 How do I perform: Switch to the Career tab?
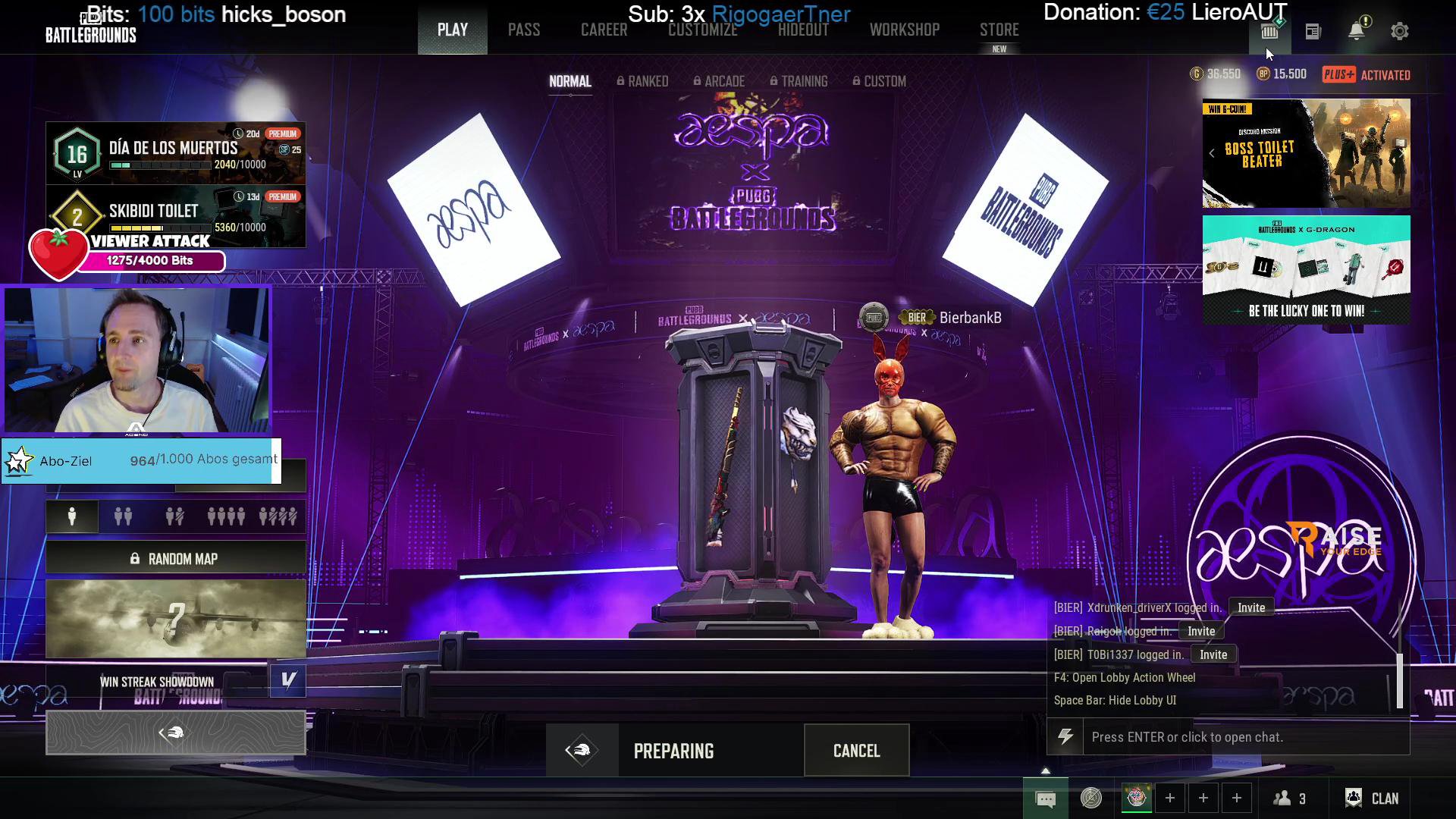click(x=604, y=30)
